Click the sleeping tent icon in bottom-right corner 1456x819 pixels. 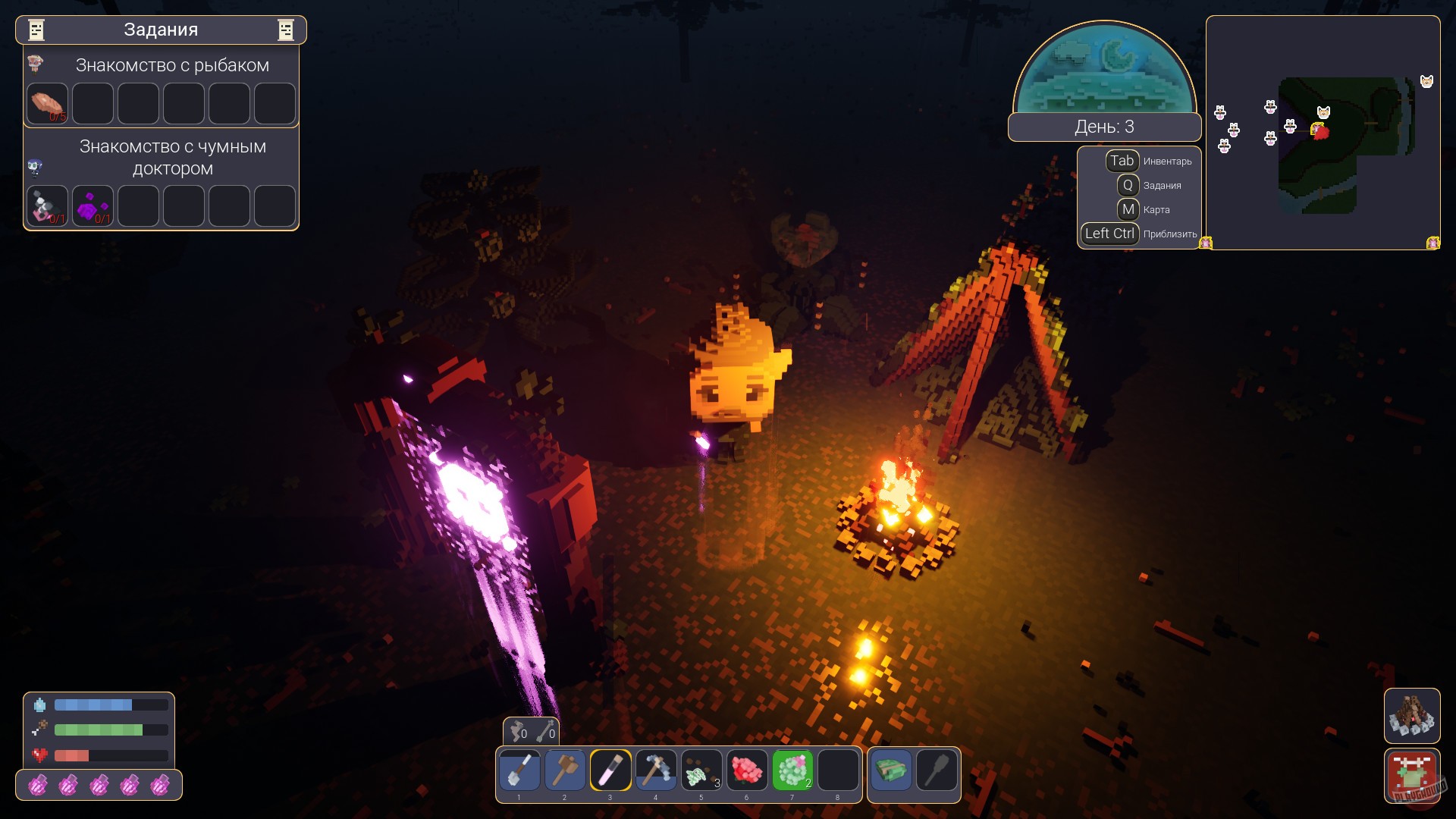click(x=1414, y=775)
